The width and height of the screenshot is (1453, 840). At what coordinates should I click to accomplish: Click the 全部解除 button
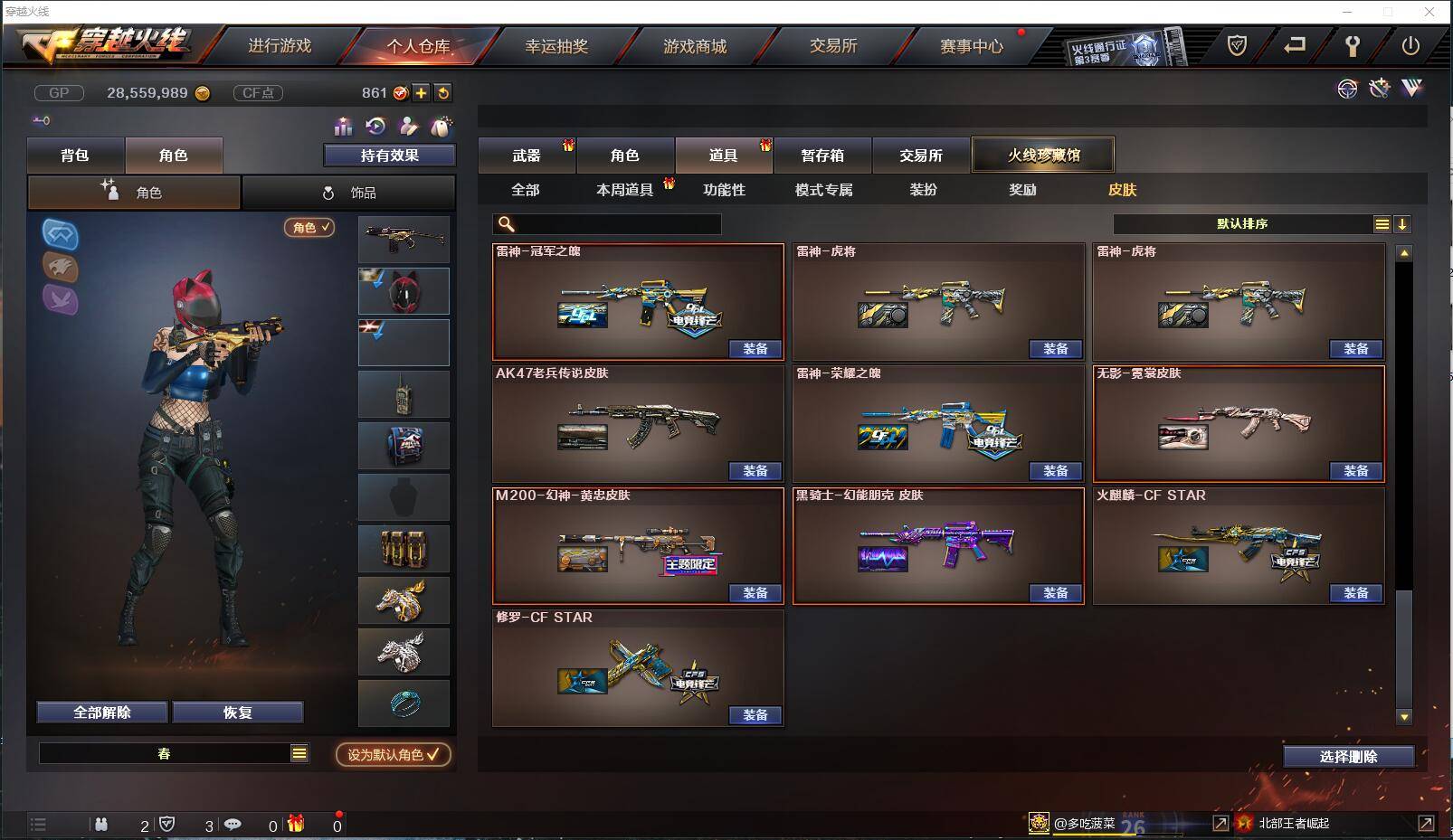coord(100,712)
